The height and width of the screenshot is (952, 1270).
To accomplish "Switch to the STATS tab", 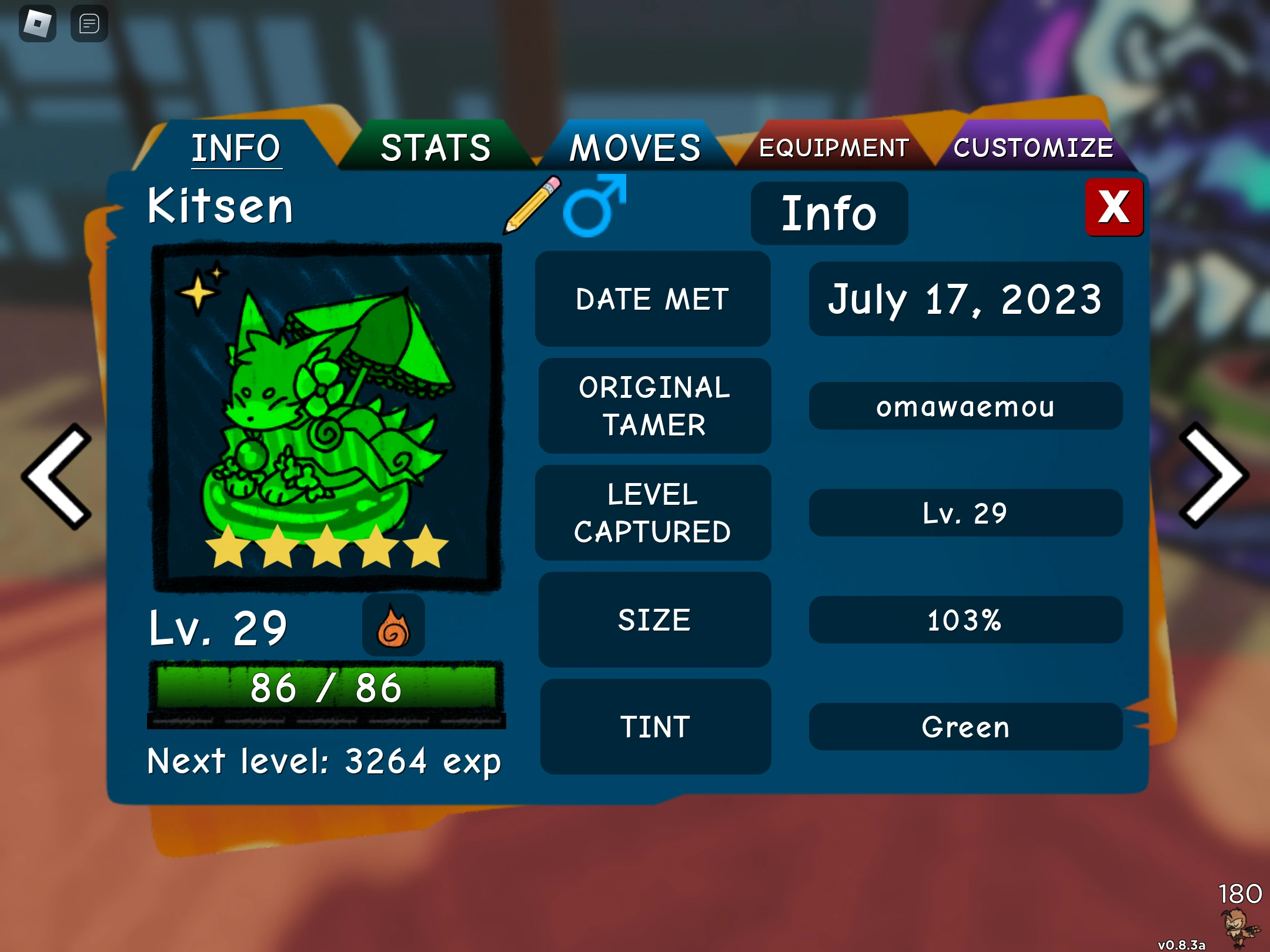I will tap(436, 147).
